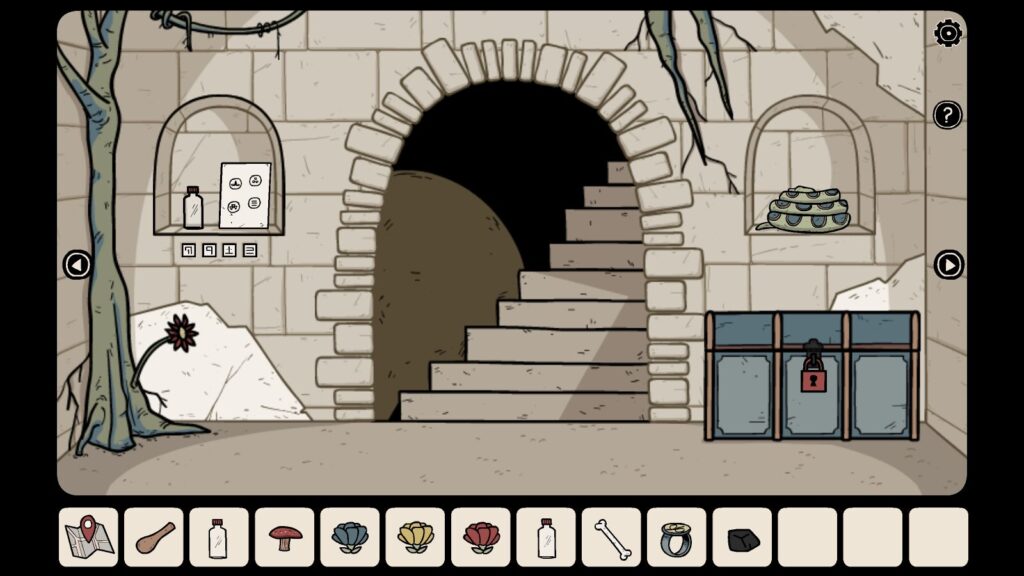Image resolution: width=1024 pixels, height=576 pixels.
Task: Open the map in the inventory
Action: 89,537
